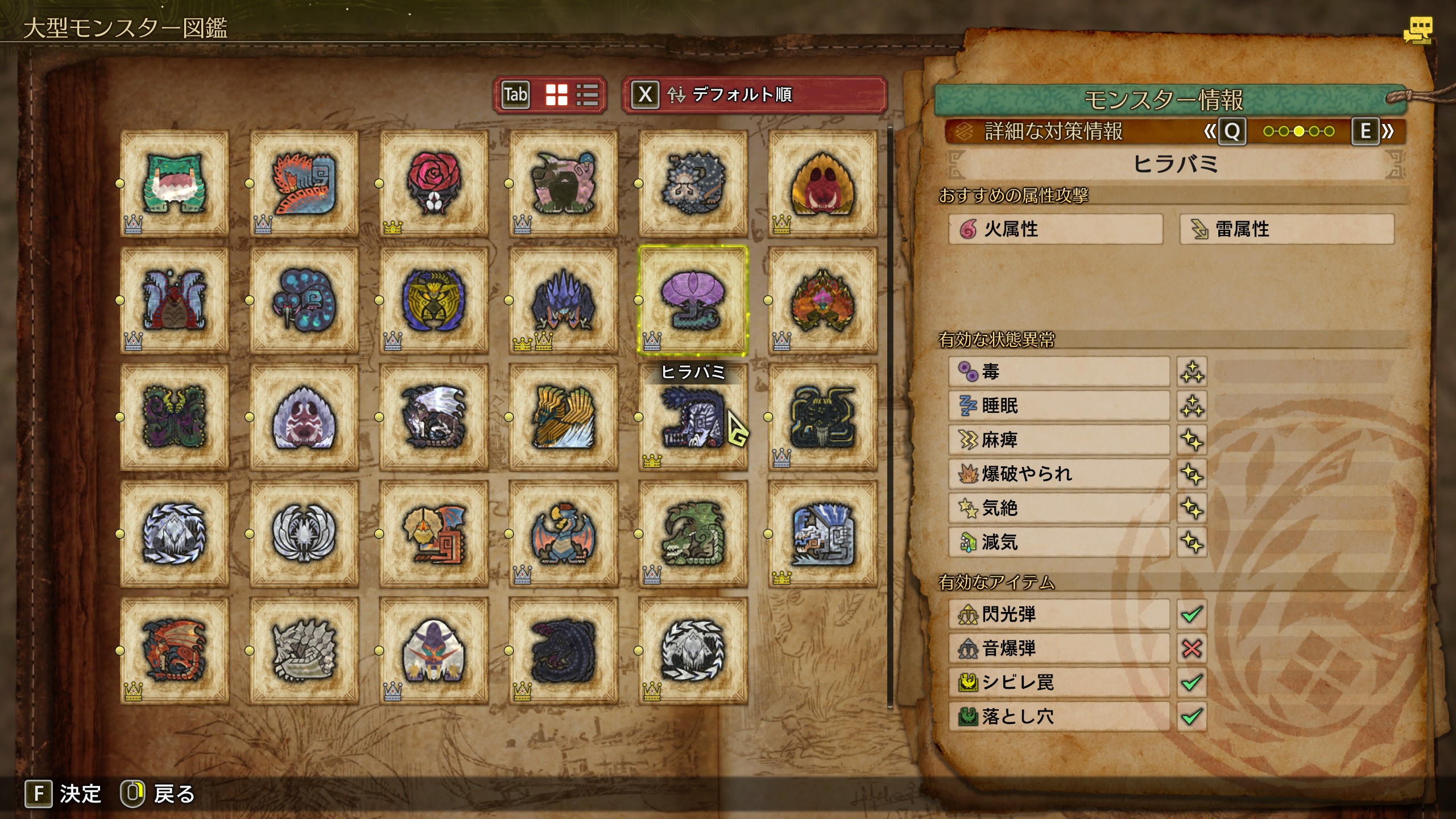
Task: Switch to grid view layout
Action: [556, 94]
